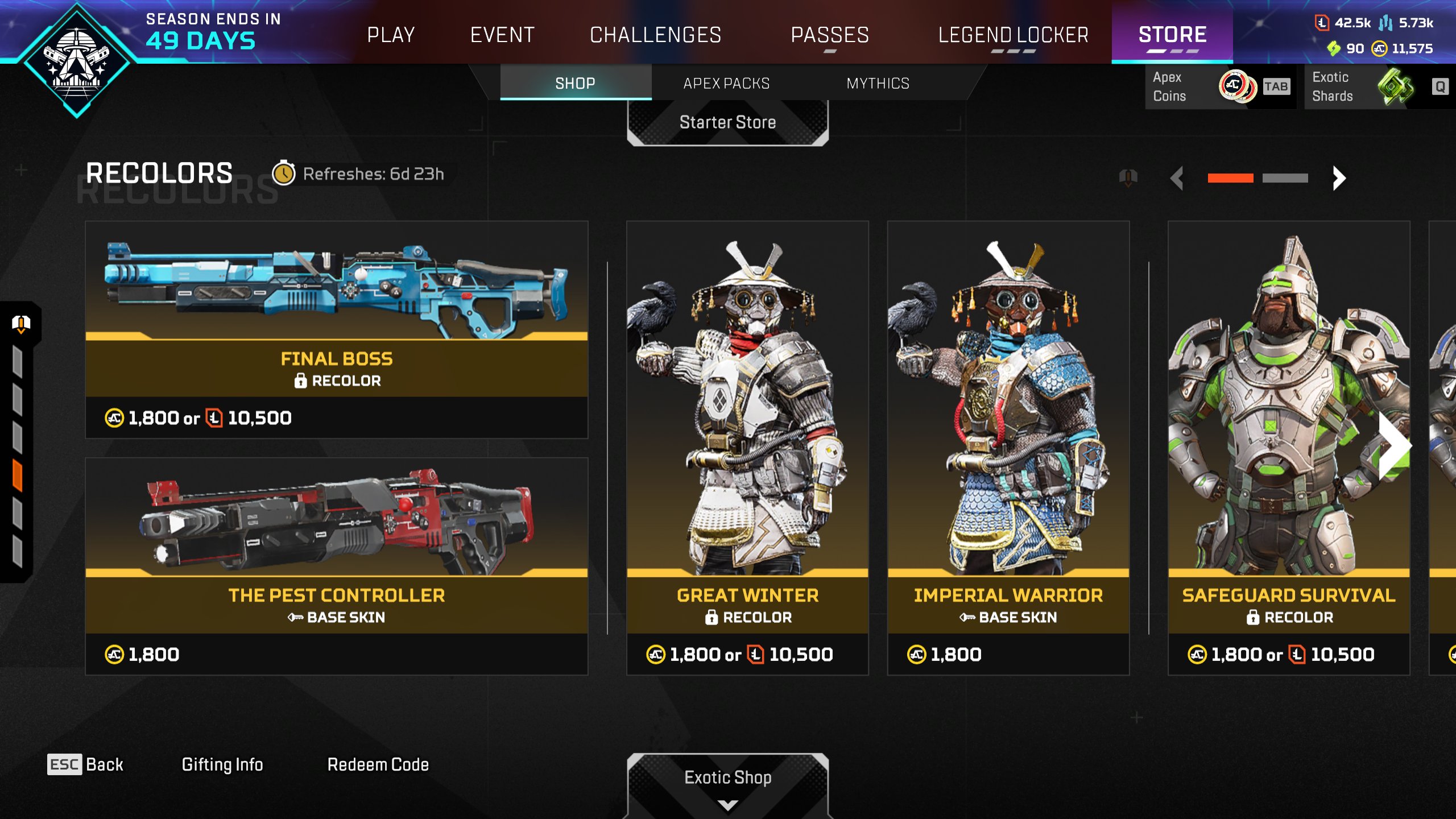Jump up to the Starter Store section
This screenshot has width=1456, height=819.
coord(727,122)
